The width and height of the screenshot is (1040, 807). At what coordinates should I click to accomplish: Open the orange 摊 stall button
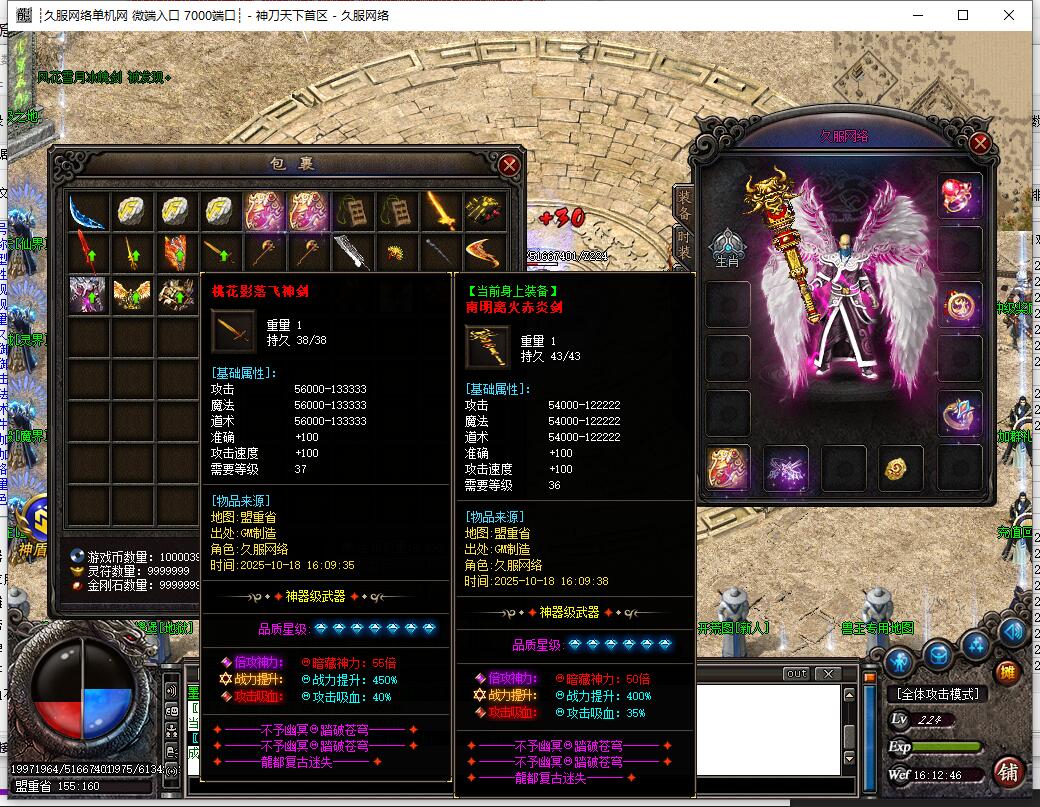tap(1007, 672)
